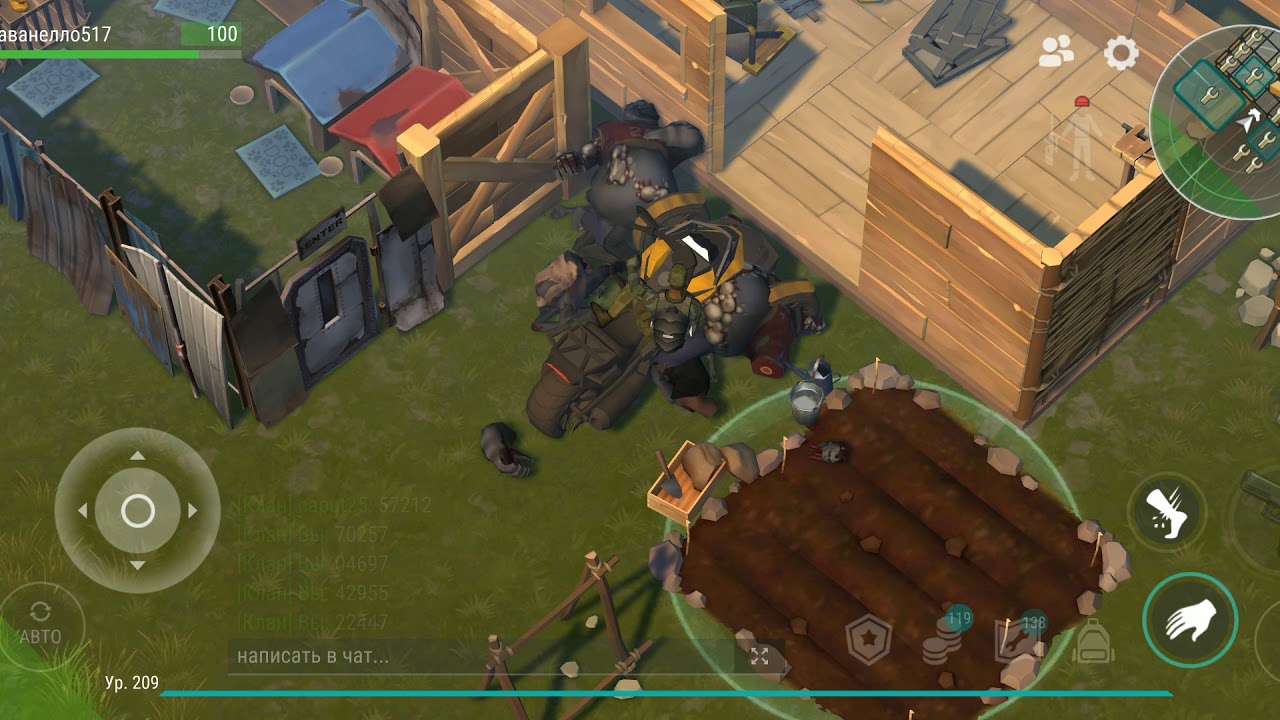Viewport: 1280px width, 720px height.
Task: Expand the chat window
Action: tap(760, 657)
